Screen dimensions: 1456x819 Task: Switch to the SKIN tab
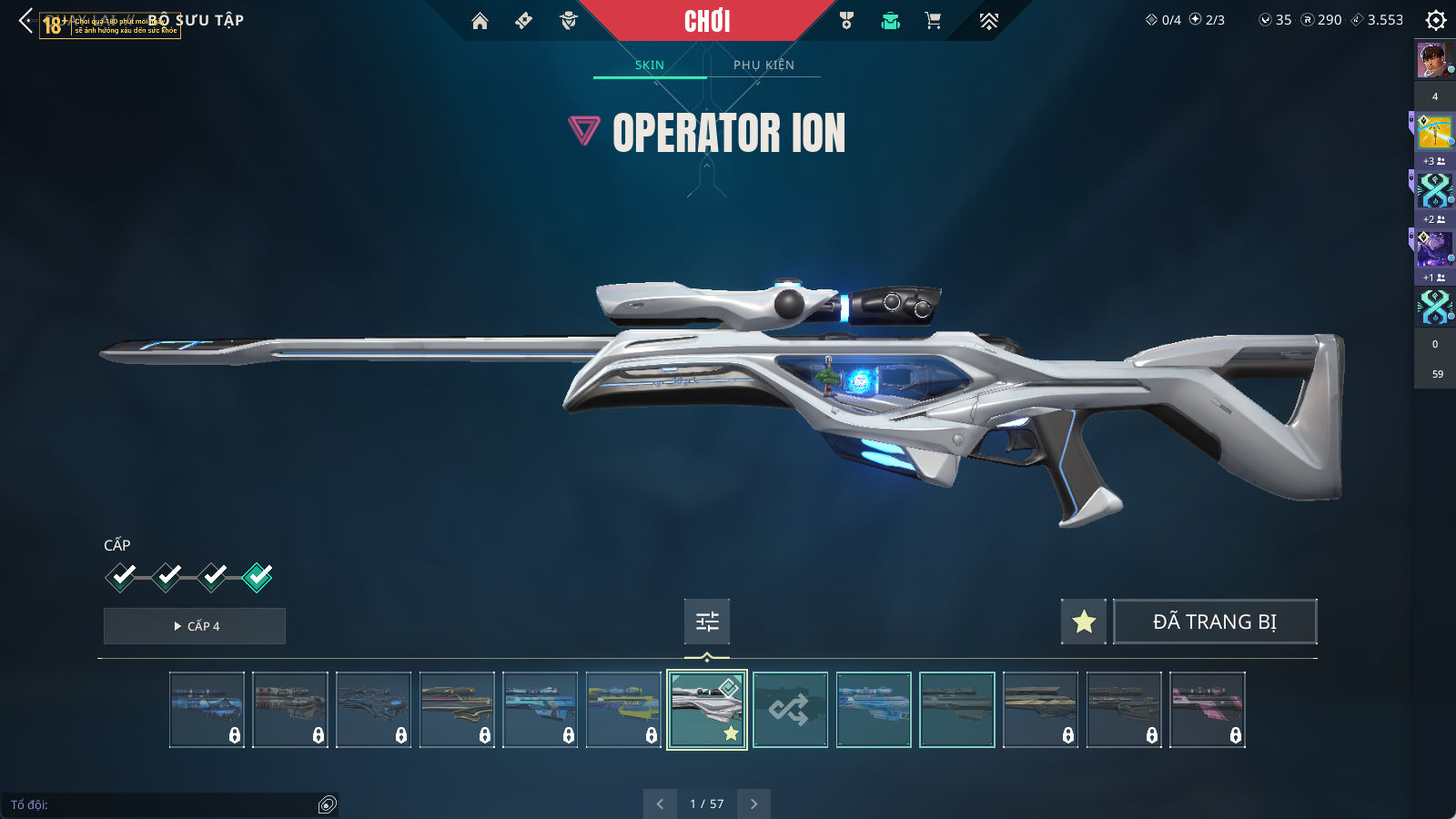[650, 65]
